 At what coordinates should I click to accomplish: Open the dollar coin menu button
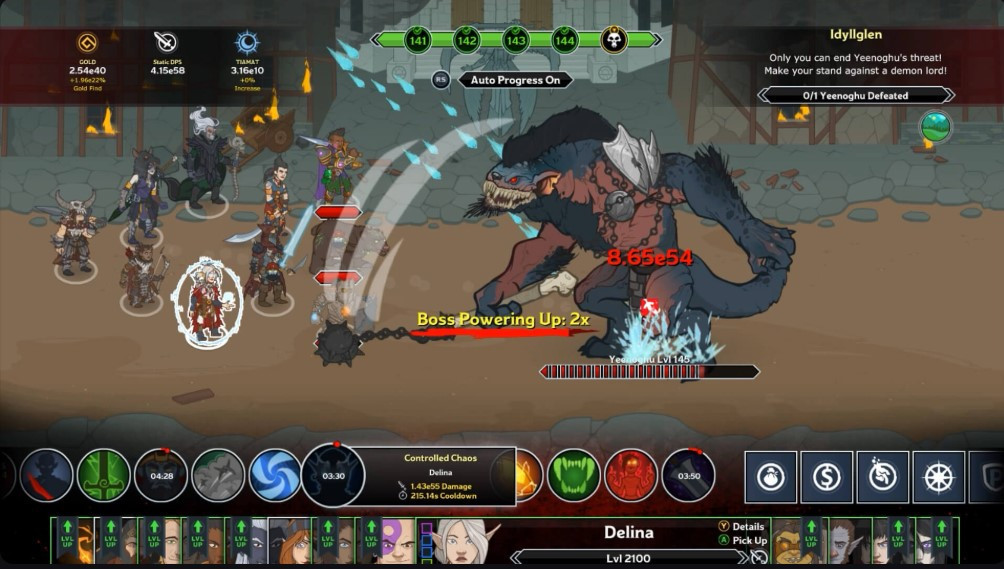click(827, 477)
